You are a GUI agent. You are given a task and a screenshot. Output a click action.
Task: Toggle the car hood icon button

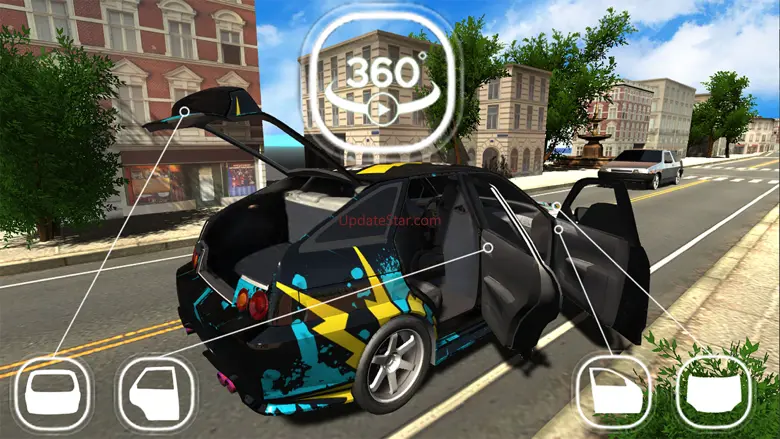point(713,392)
